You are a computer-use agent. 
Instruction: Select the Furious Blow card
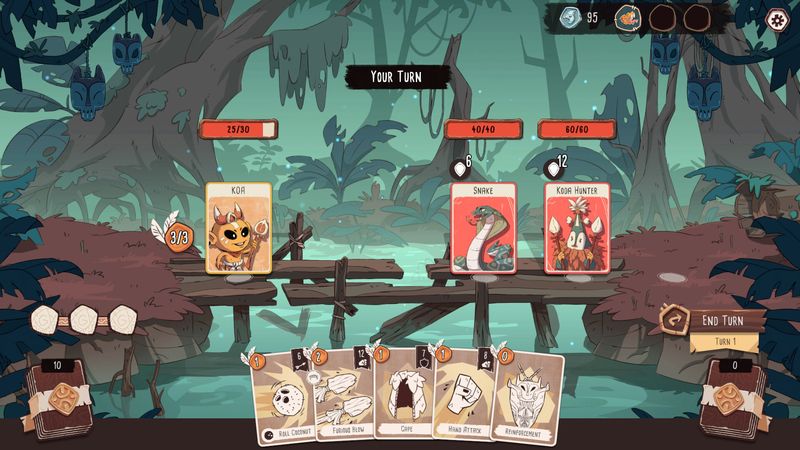point(342,397)
